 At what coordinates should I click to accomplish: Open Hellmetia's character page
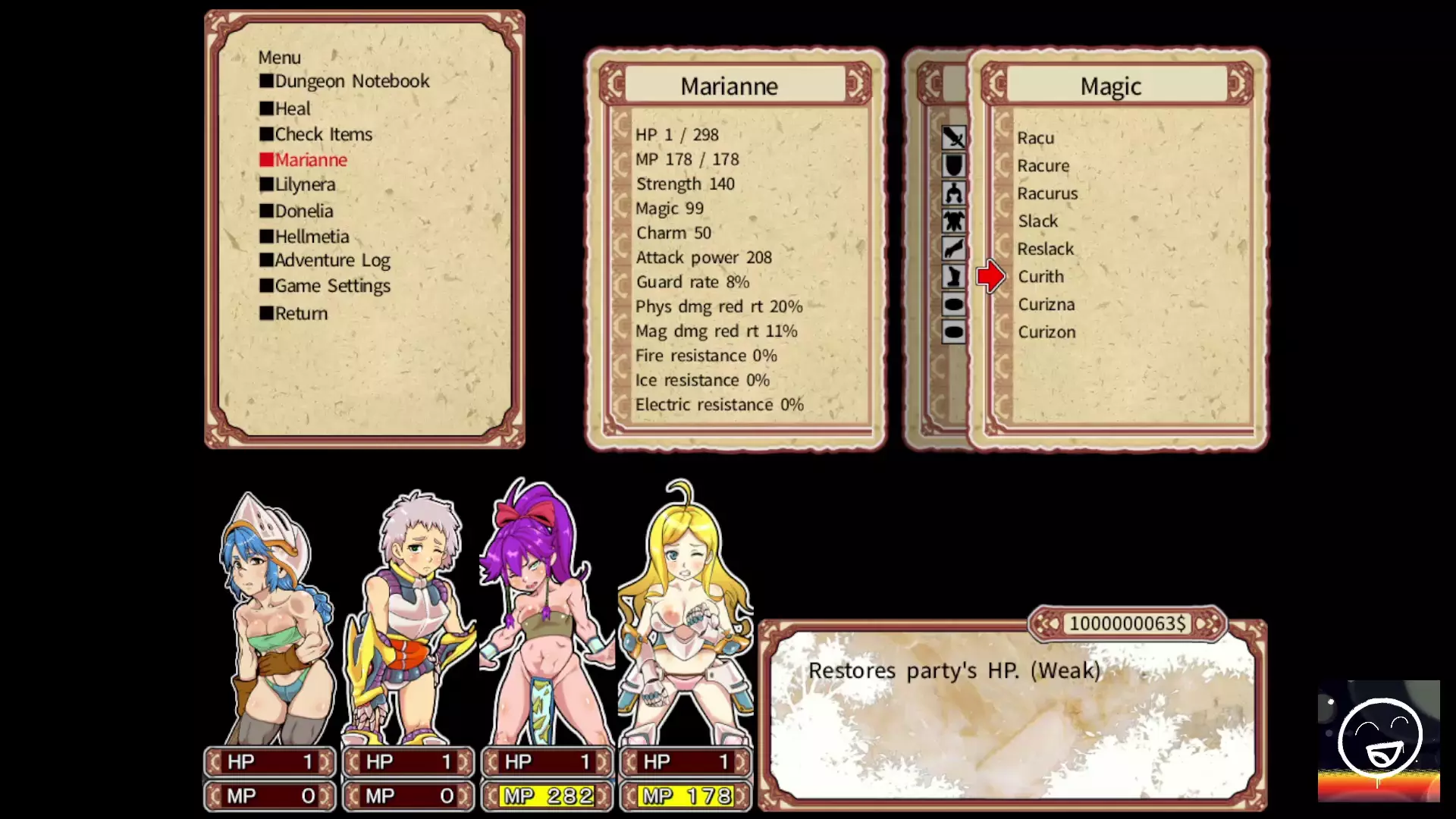point(311,237)
